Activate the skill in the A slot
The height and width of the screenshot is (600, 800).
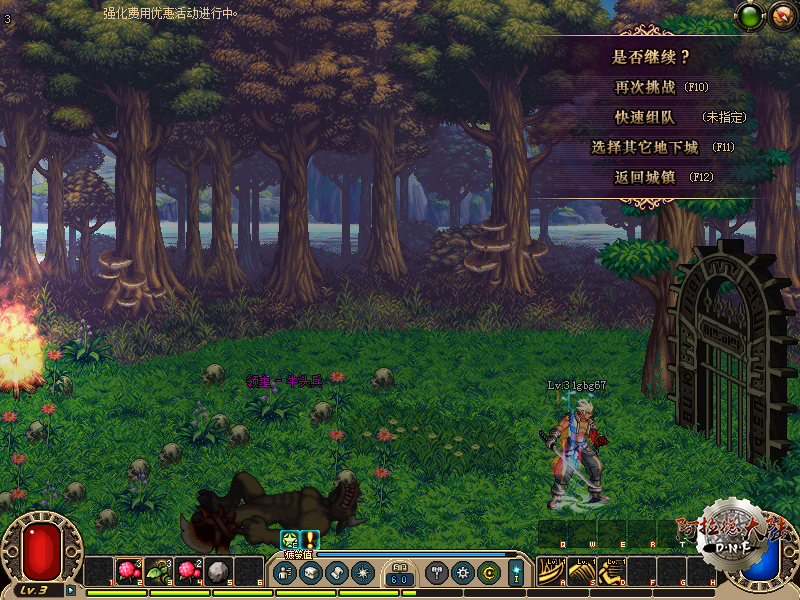(x=550, y=571)
